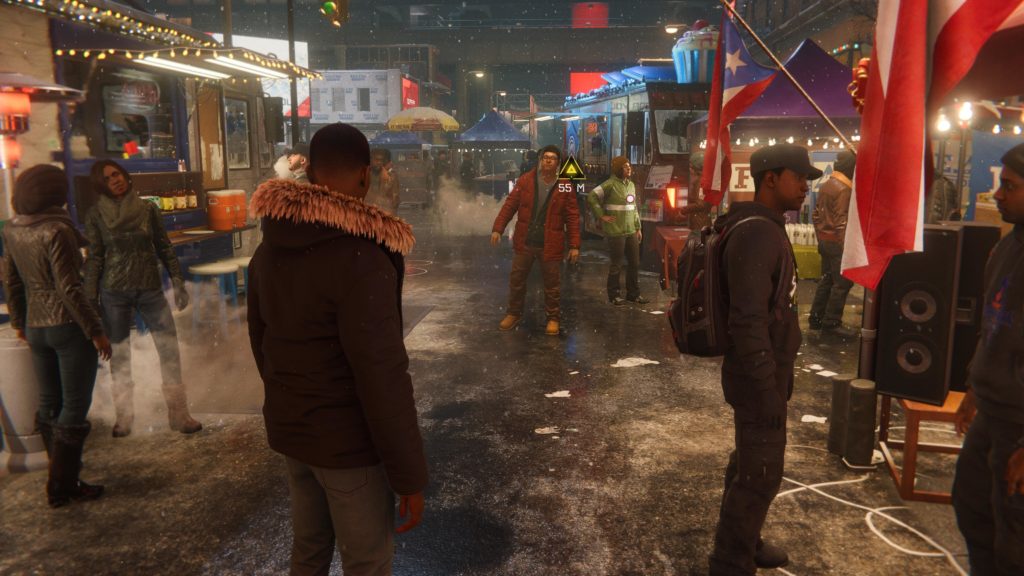Select the yellow triangle objective waypoint marker
1024x576 pixels.
pos(571,169)
